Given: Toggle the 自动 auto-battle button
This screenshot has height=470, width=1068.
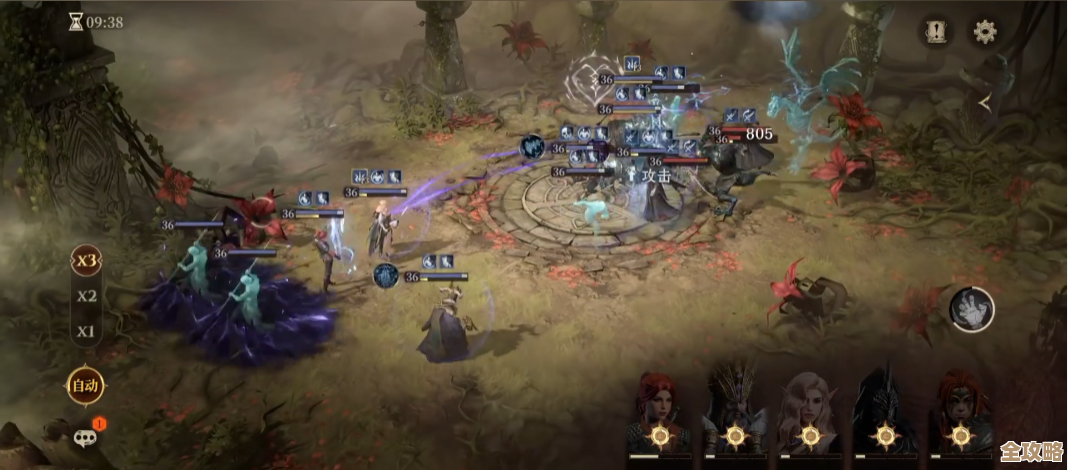Looking at the screenshot, I should click(83, 383).
